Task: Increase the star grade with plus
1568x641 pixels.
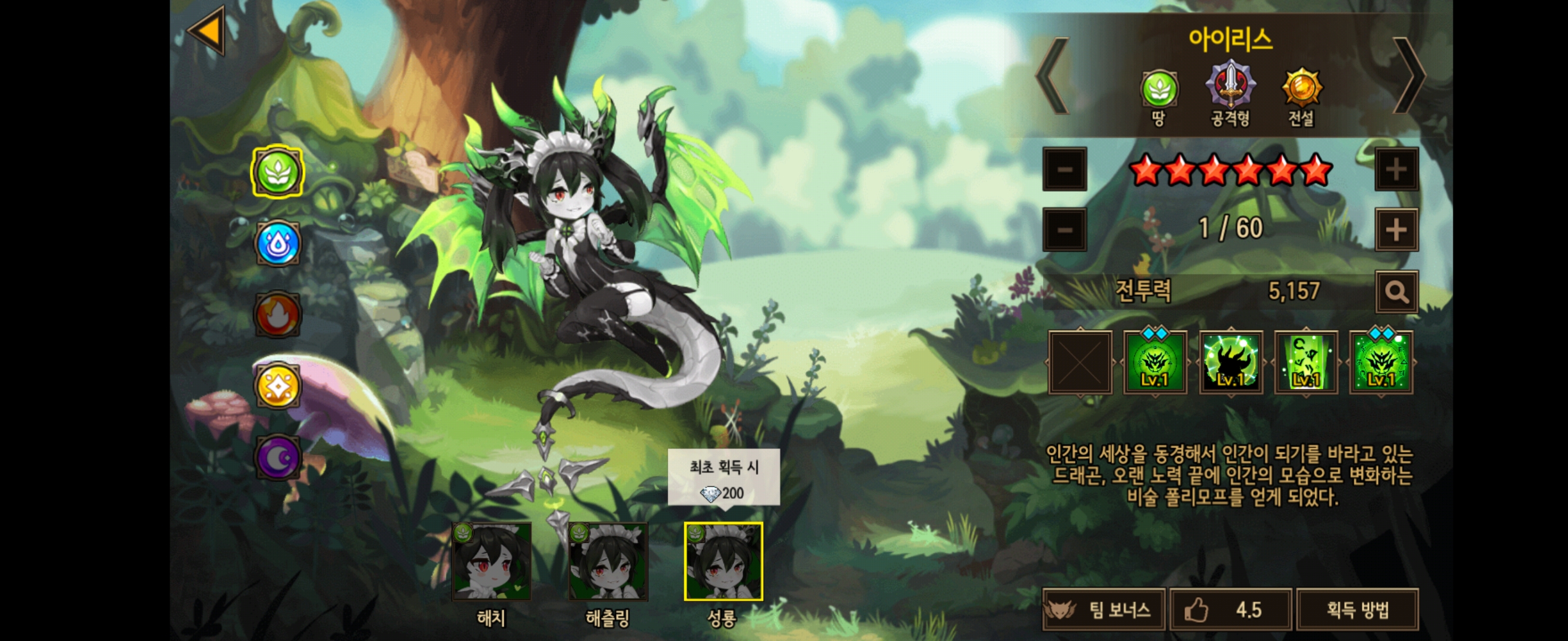Action: (1396, 169)
